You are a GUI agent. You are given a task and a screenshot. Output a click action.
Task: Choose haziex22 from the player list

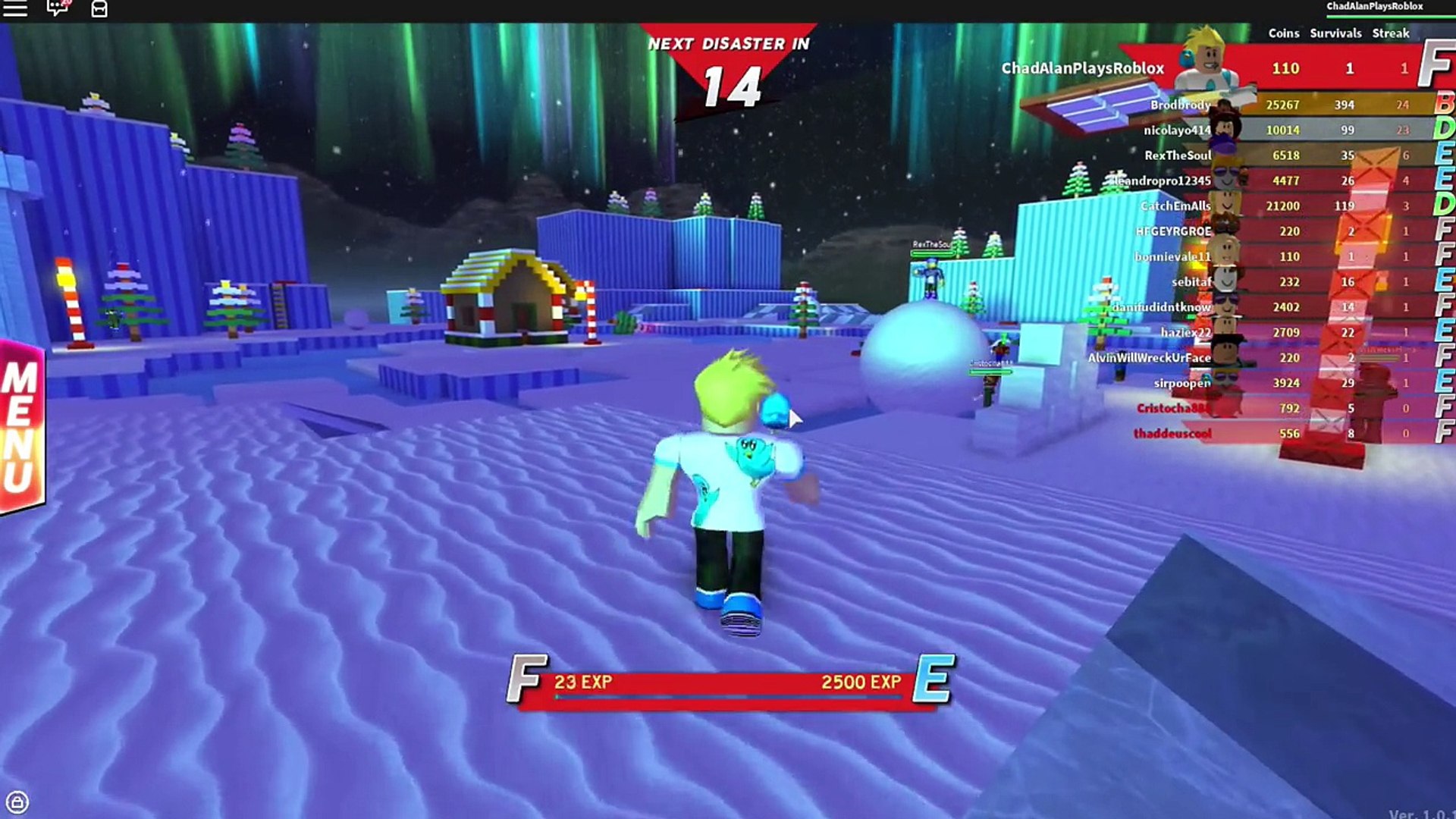1185,332
